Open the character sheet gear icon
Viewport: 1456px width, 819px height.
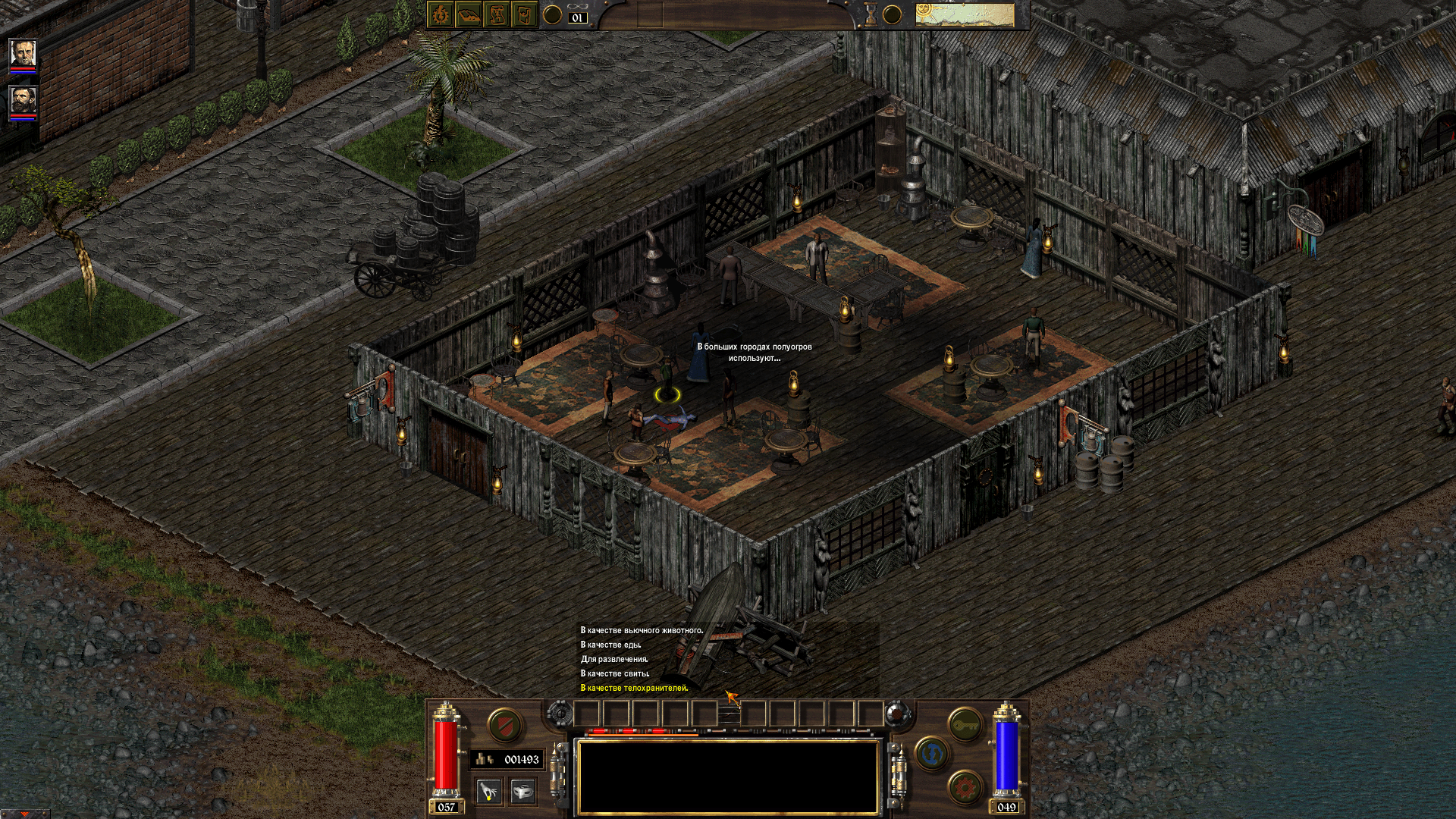440,14
